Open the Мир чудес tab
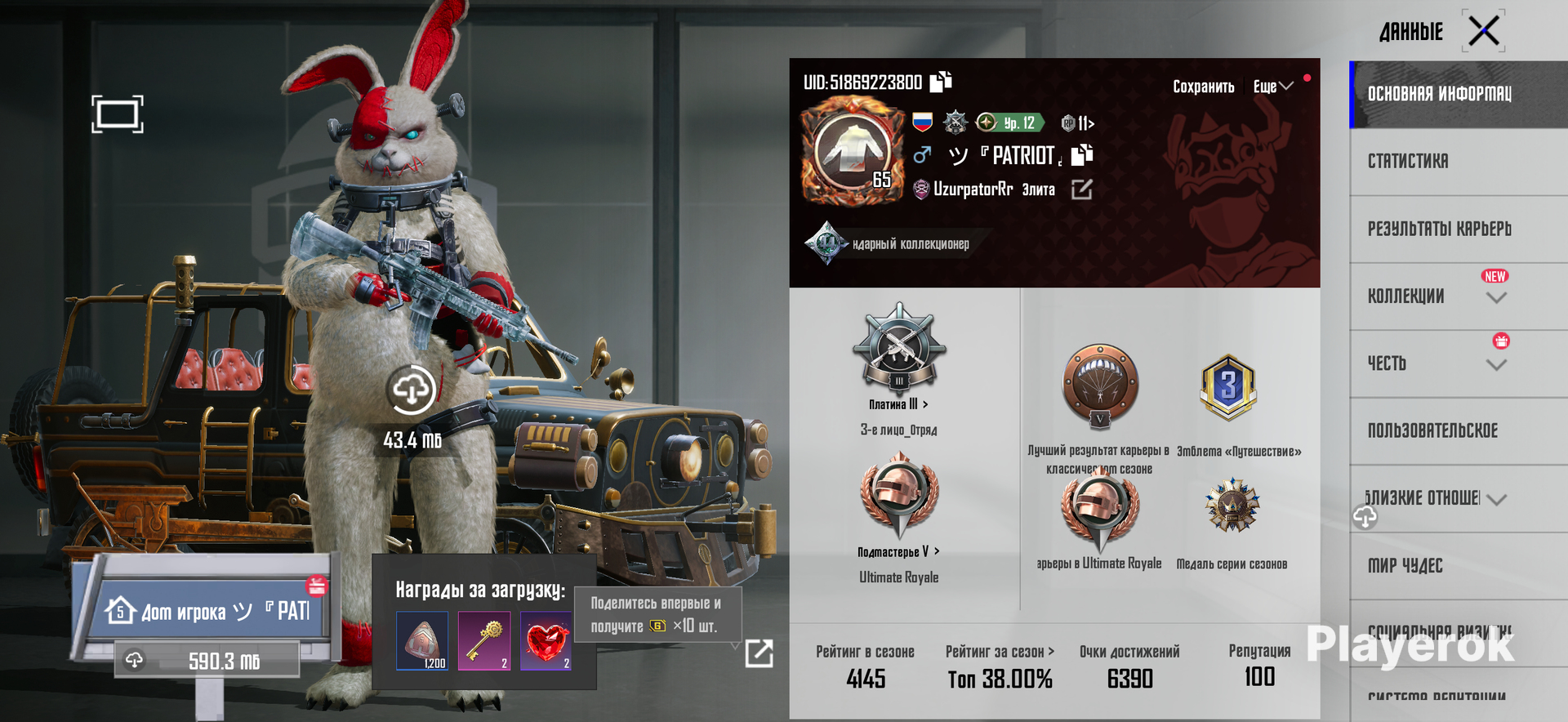1568x722 pixels. [1405, 565]
